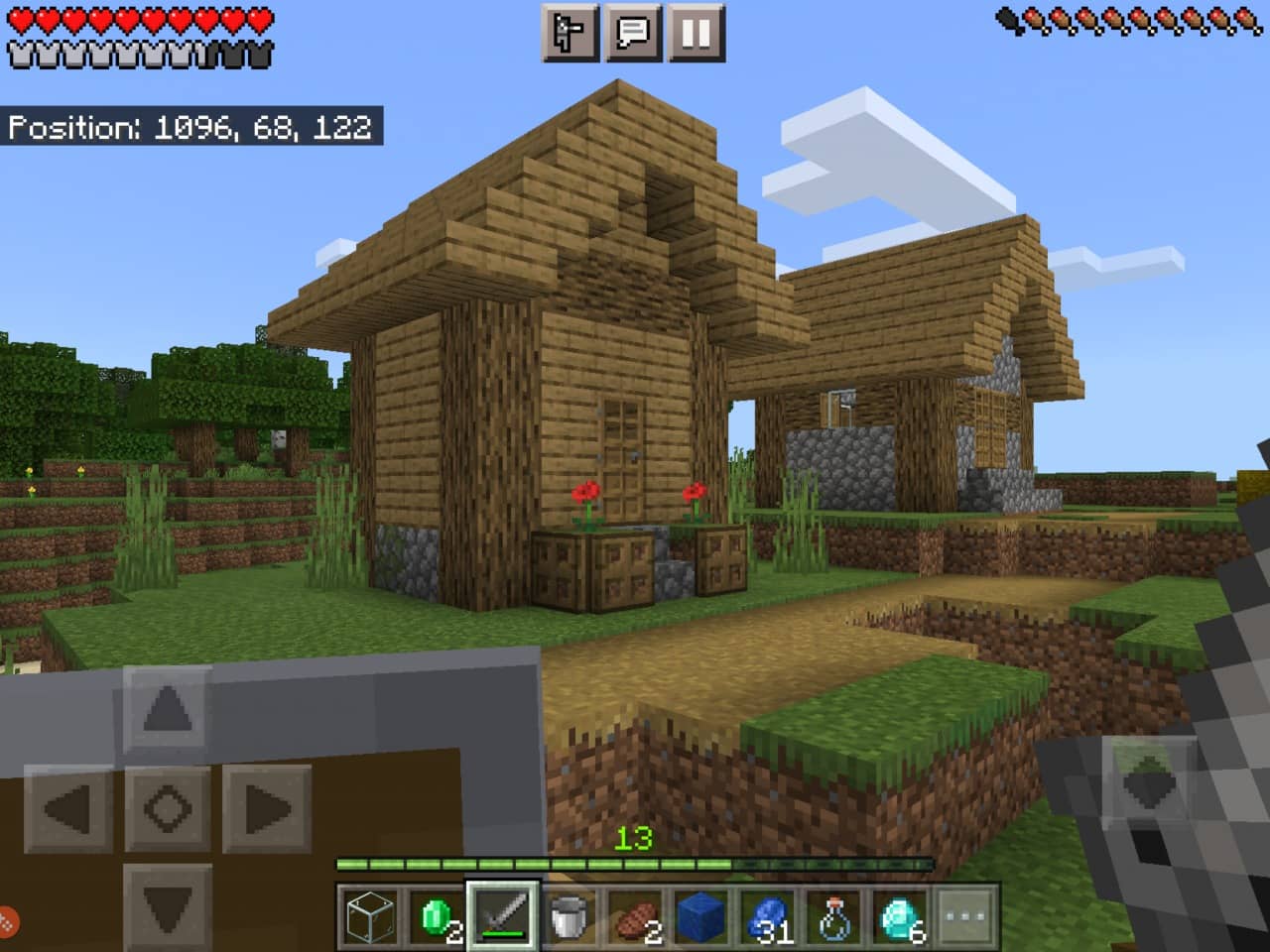Choose the glass bottle hotbar slot
The width and height of the screenshot is (1270, 952).
pyautogui.click(x=835, y=915)
